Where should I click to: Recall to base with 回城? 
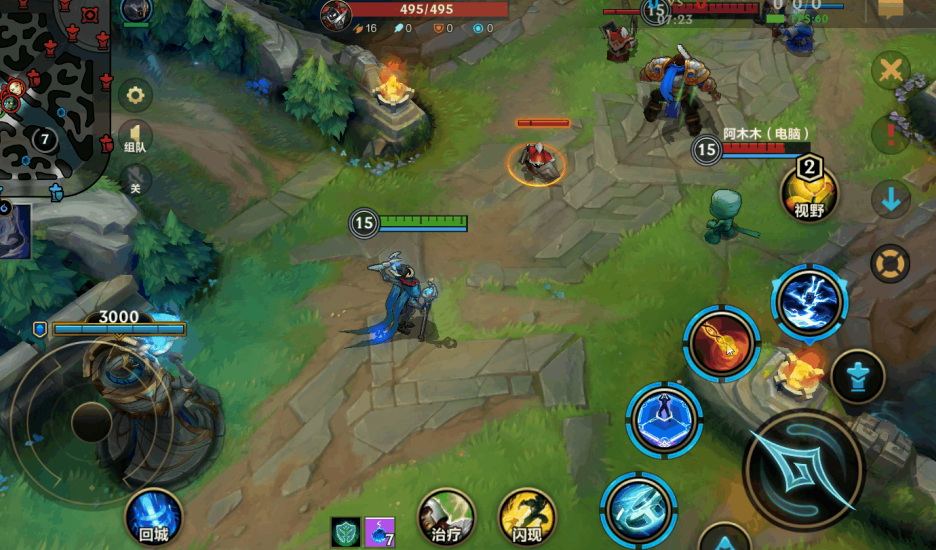click(x=154, y=517)
